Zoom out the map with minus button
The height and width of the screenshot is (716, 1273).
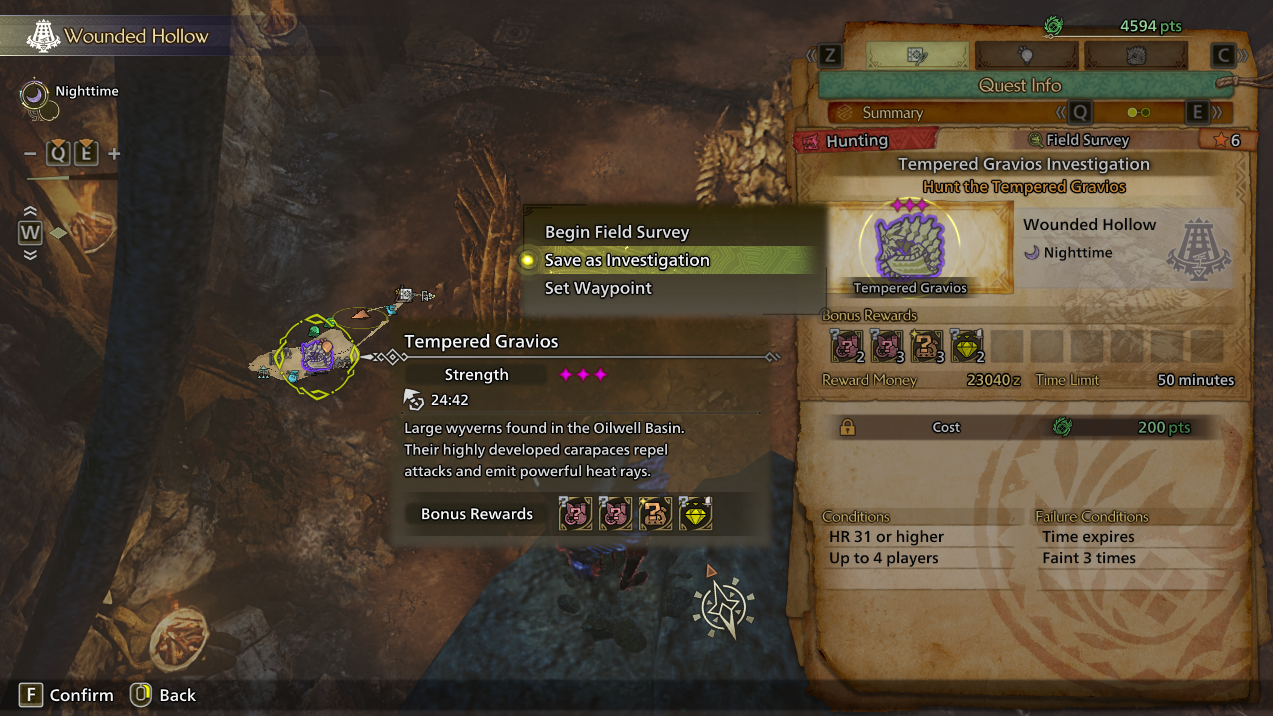pos(30,153)
